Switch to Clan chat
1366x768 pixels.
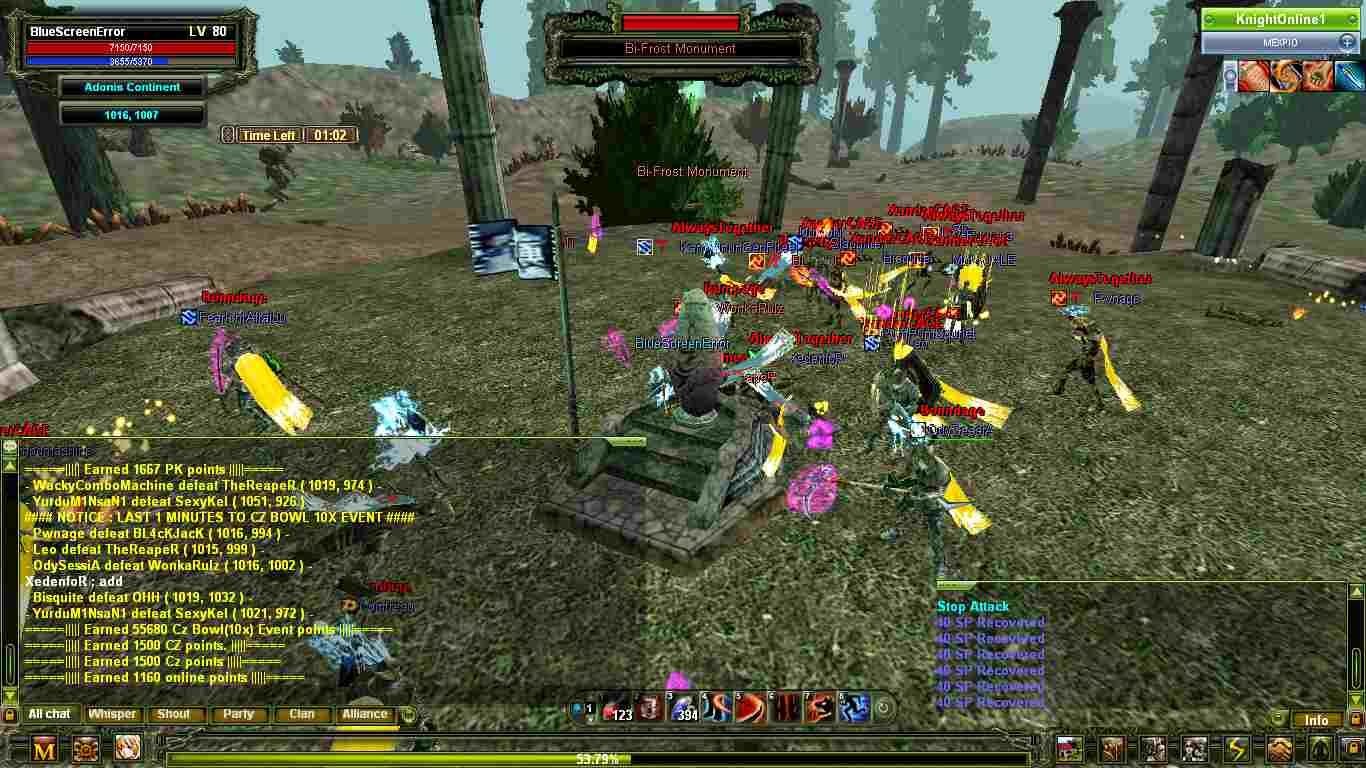pyautogui.click(x=301, y=714)
